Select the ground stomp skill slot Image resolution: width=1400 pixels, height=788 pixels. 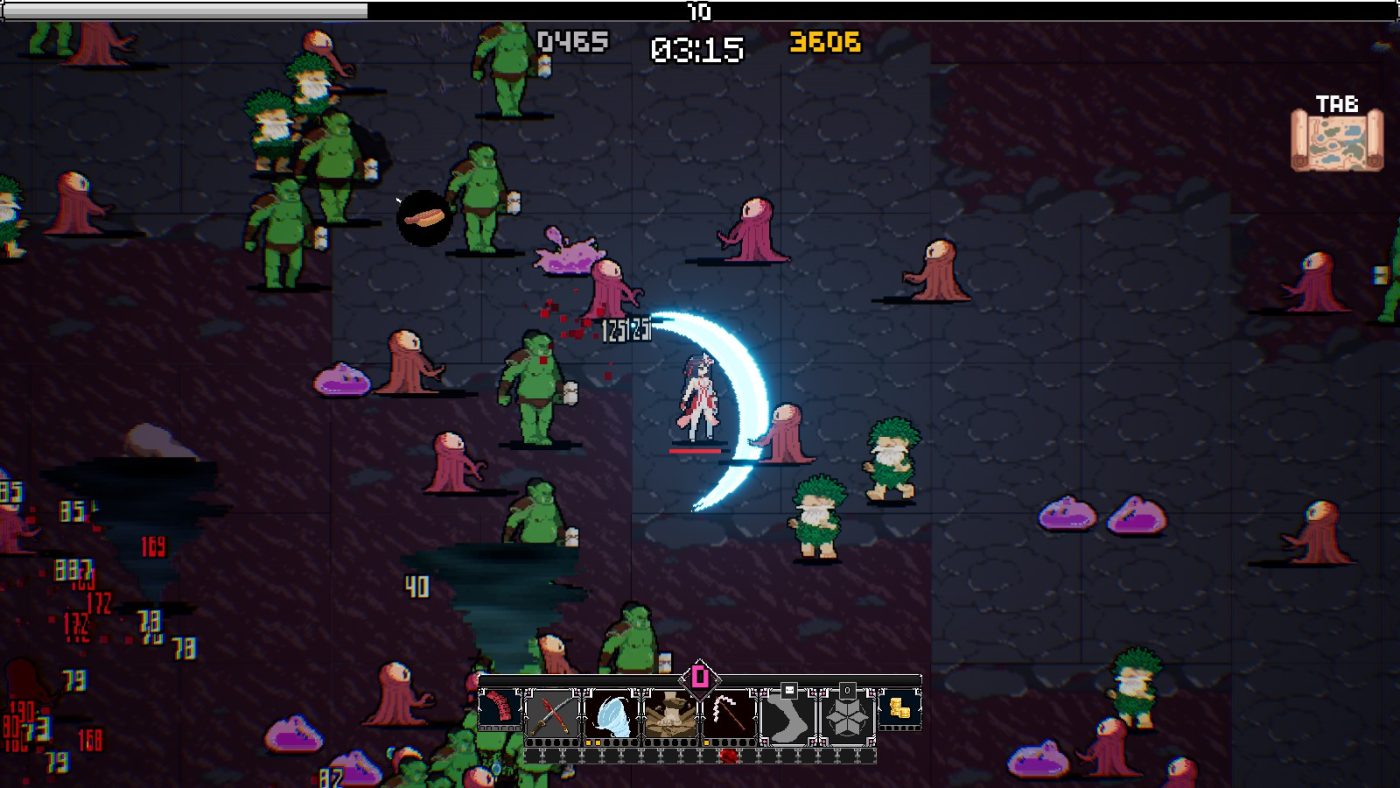pyautogui.click(x=670, y=714)
